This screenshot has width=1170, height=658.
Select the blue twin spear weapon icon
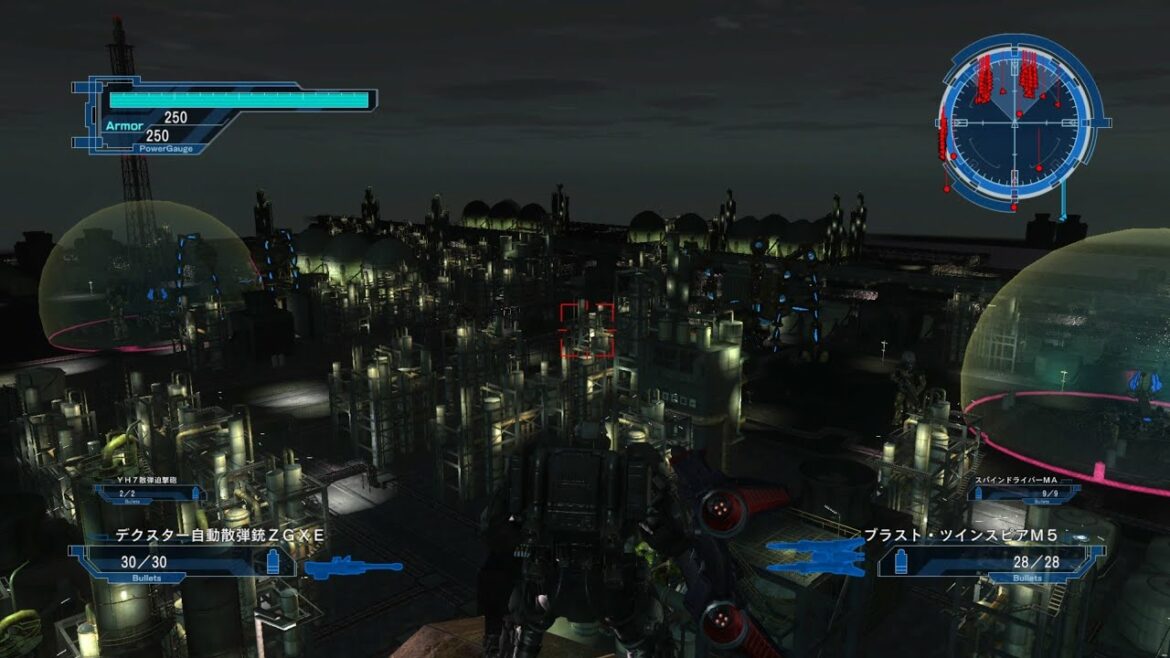pos(817,556)
